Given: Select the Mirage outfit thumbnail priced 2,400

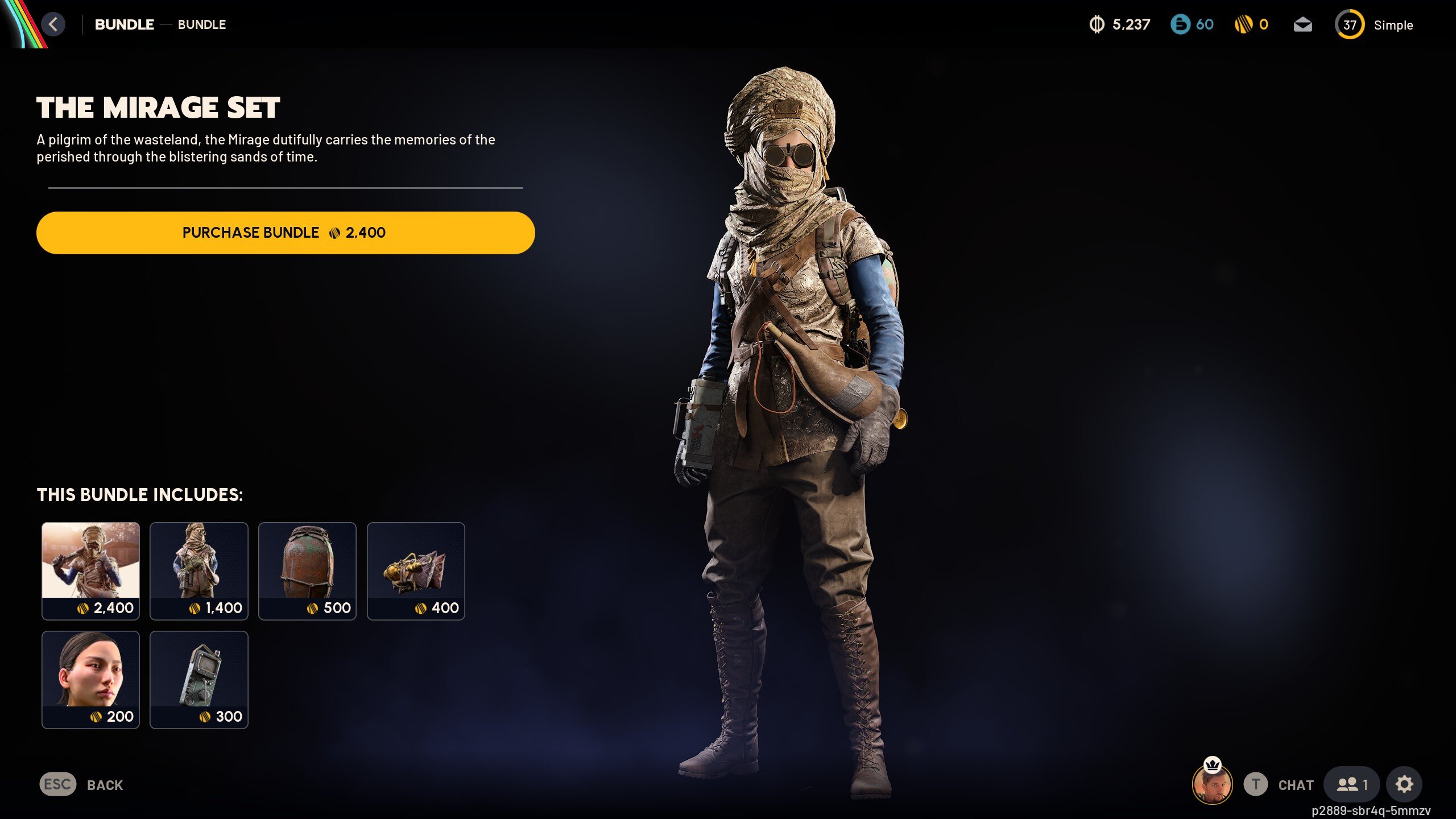Looking at the screenshot, I should (x=90, y=570).
